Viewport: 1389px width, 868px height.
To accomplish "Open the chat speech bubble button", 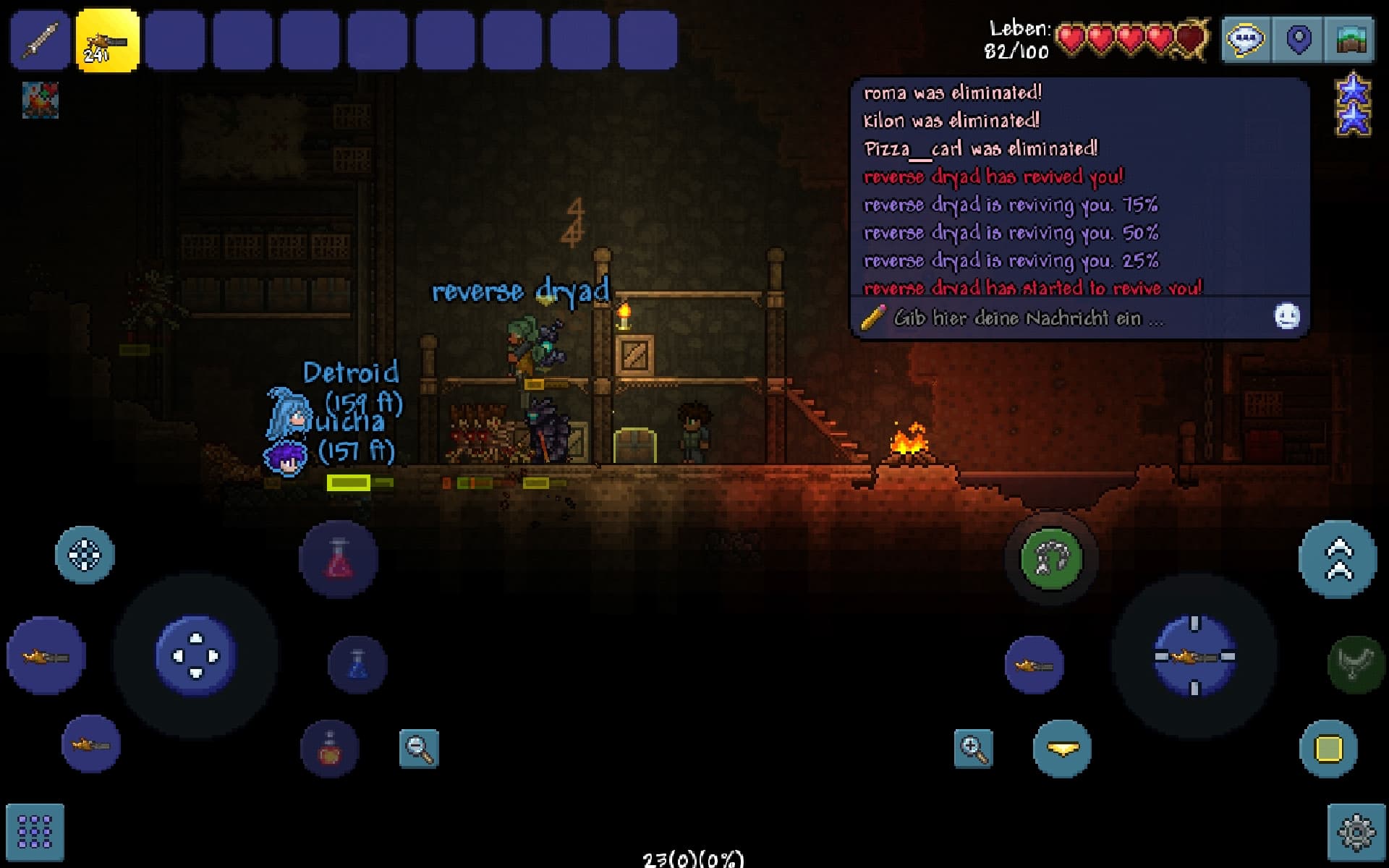I will coord(1245,39).
